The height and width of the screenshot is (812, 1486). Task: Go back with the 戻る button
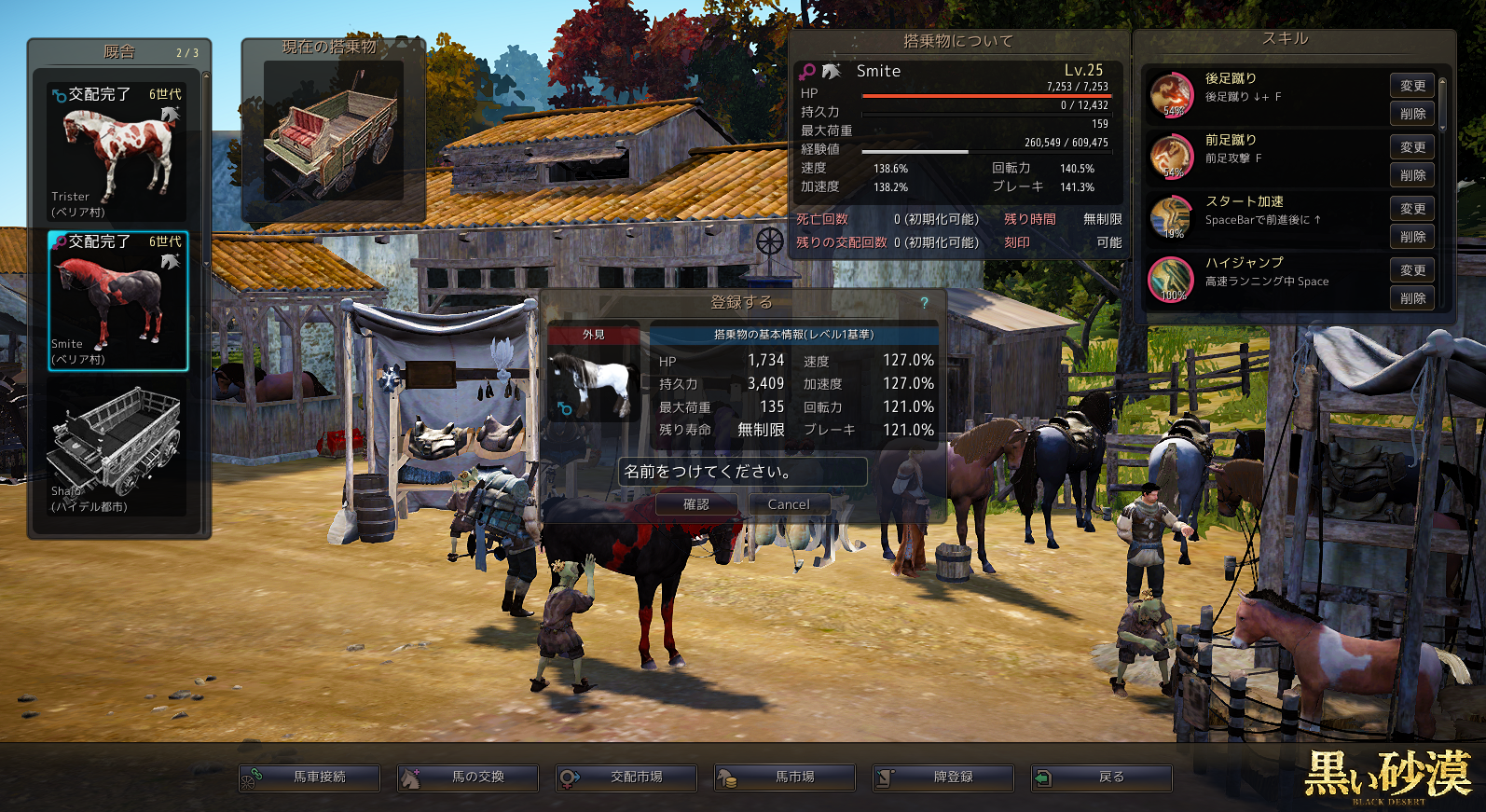(x=1102, y=778)
